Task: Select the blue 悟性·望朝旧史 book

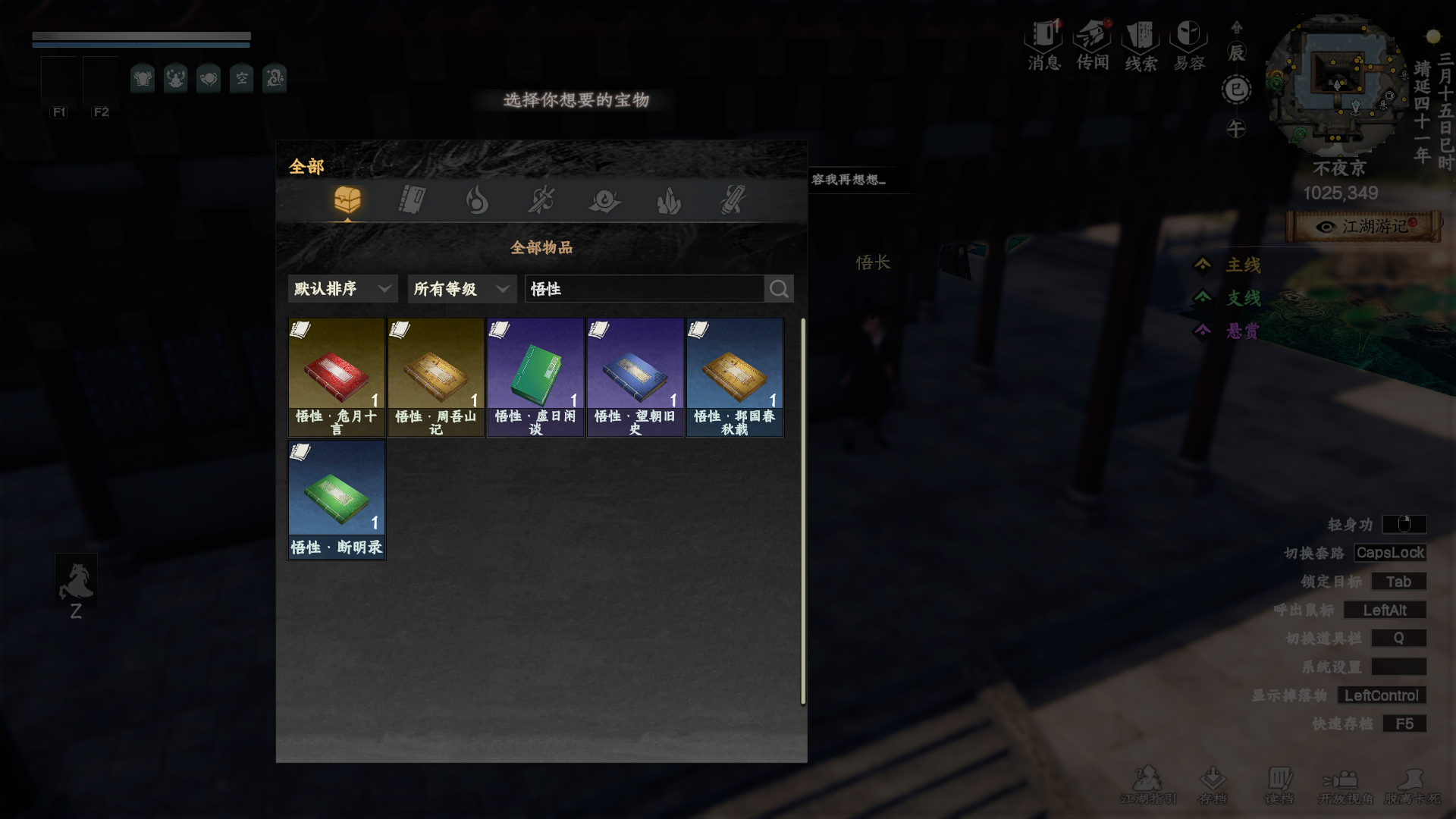Action: [x=635, y=377]
